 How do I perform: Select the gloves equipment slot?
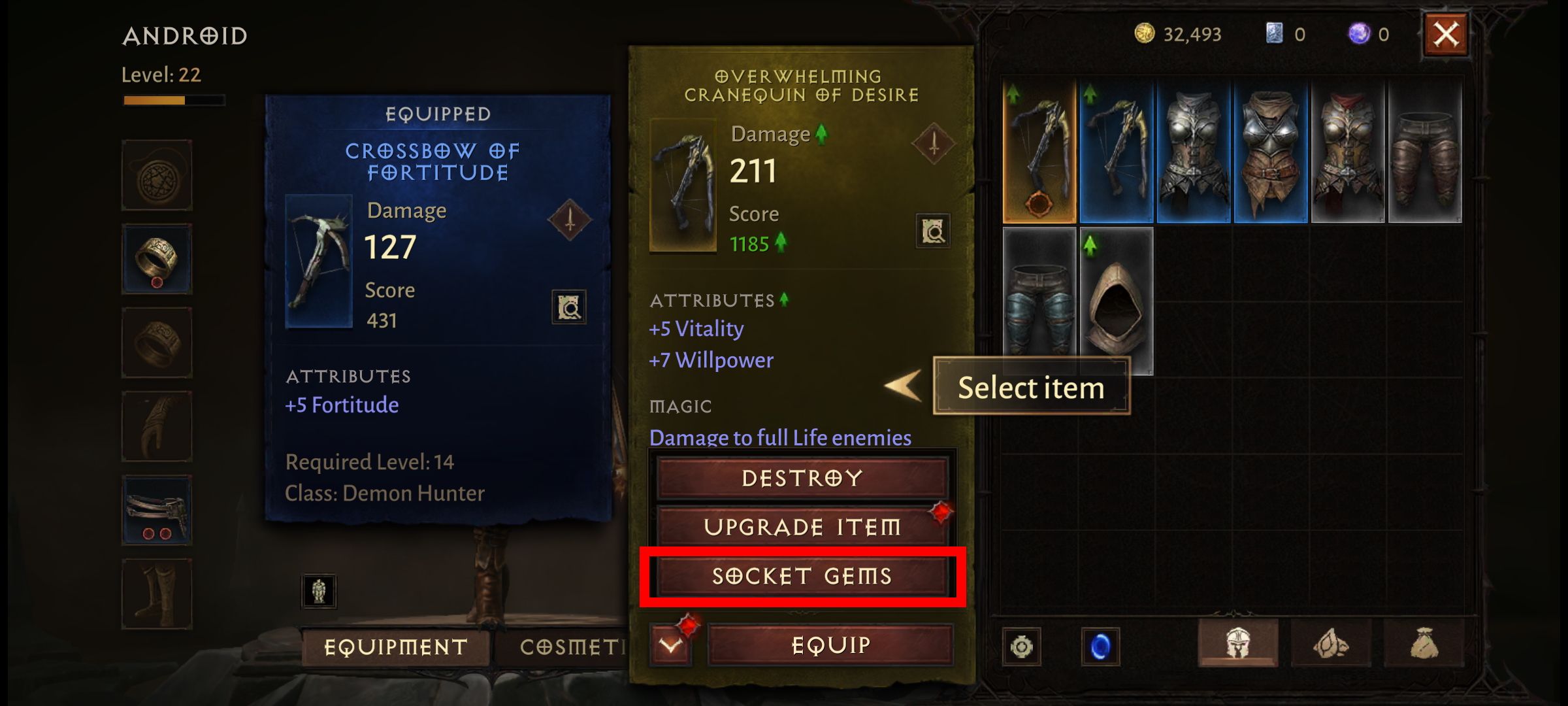pyautogui.click(x=157, y=426)
